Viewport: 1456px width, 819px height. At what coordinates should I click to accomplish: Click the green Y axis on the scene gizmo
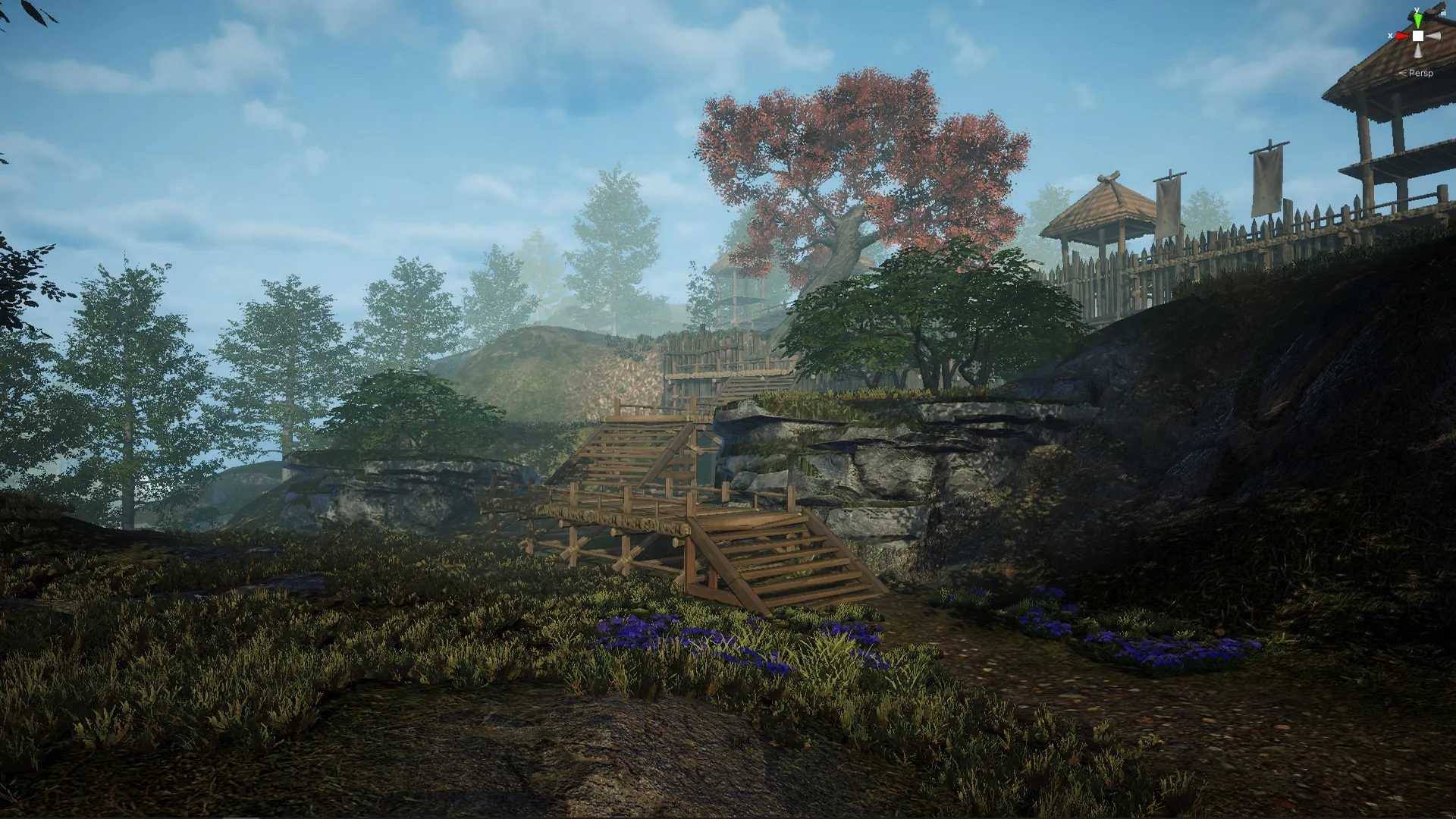point(1418,20)
